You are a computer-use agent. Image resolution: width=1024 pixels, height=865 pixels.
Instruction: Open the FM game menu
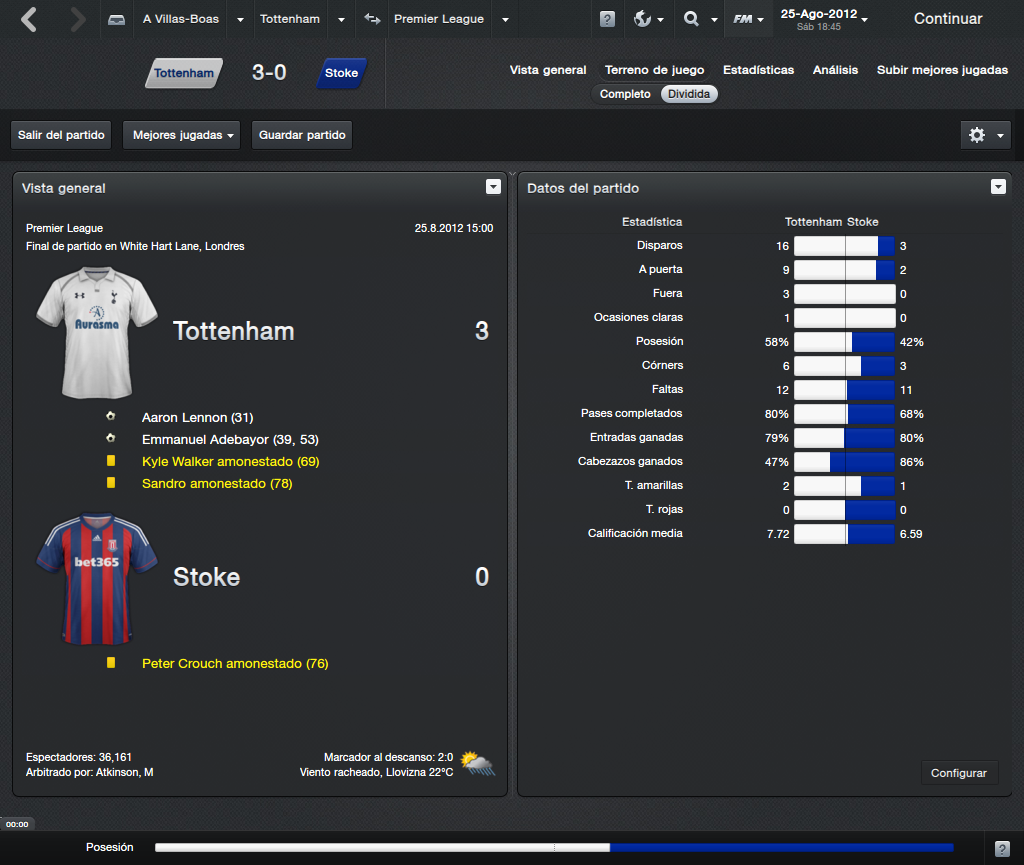[748, 19]
